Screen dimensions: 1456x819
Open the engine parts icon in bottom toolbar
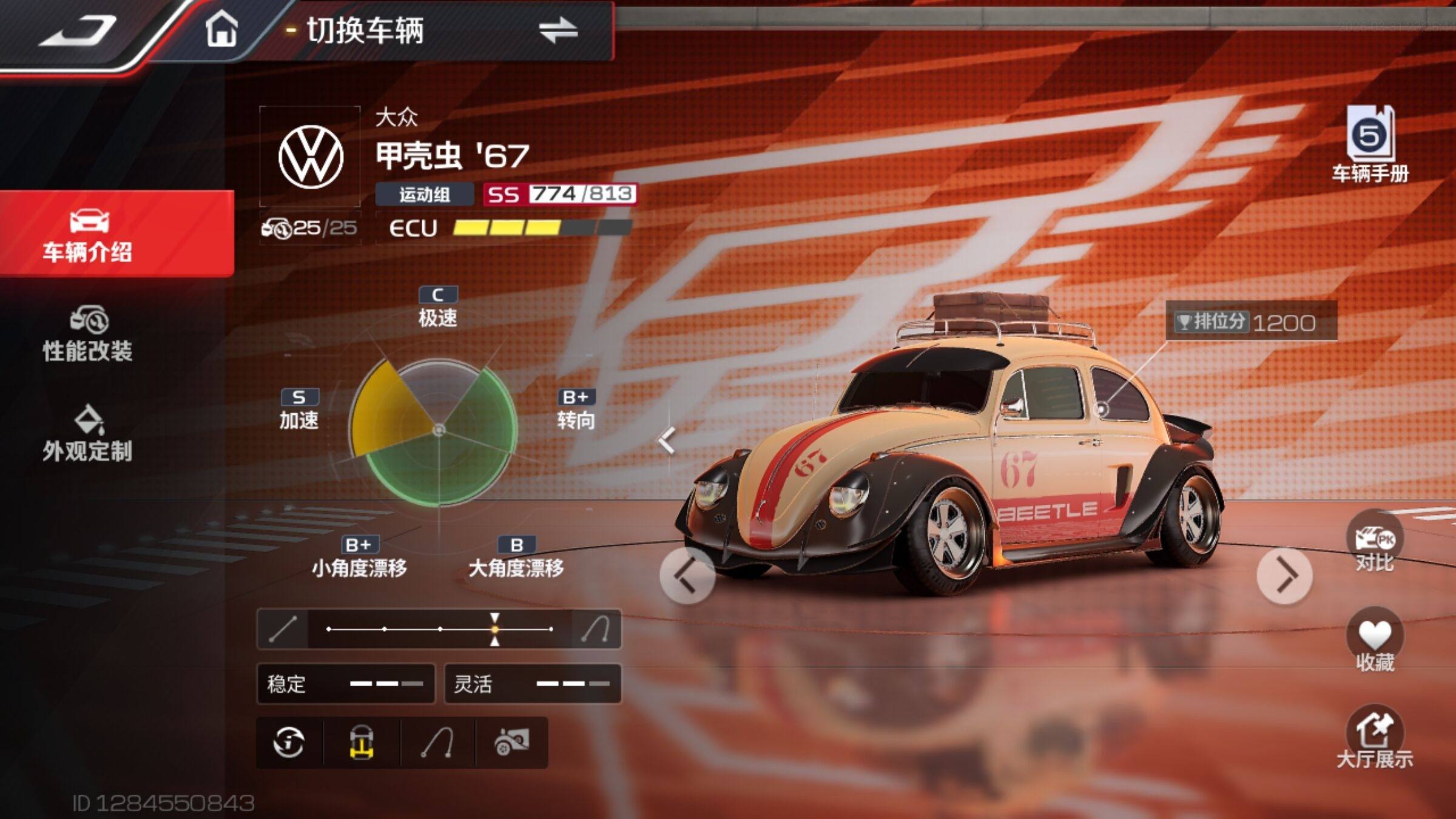512,743
